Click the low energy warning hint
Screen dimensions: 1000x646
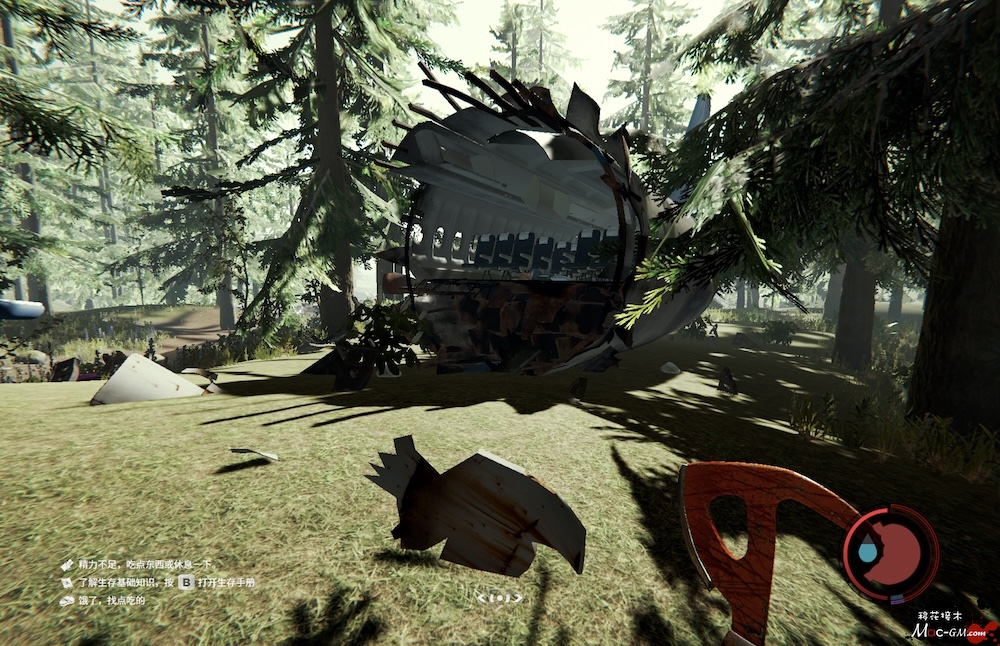142,565
